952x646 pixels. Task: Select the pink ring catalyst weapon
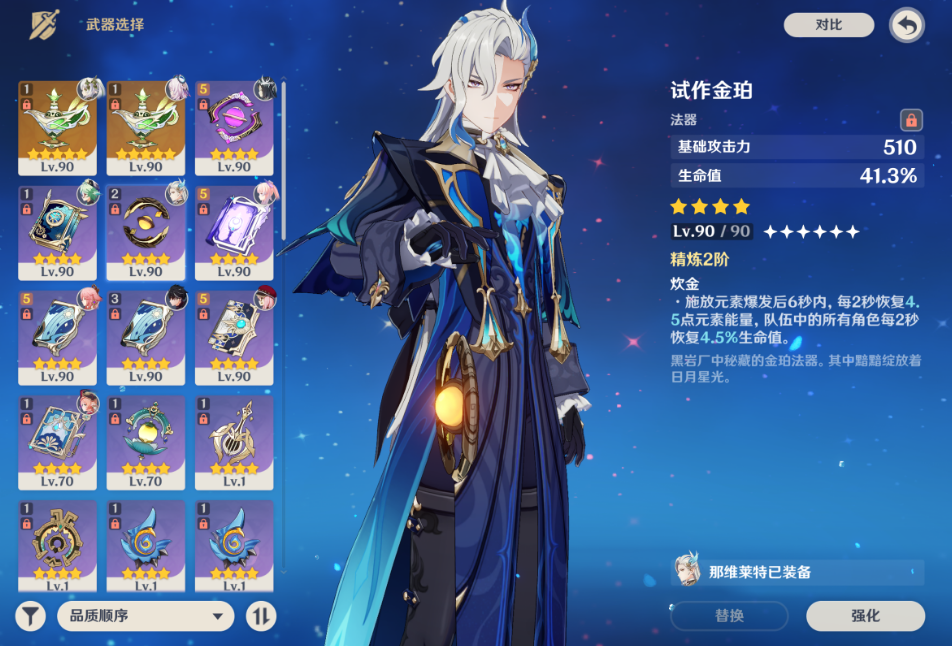(234, 125)
